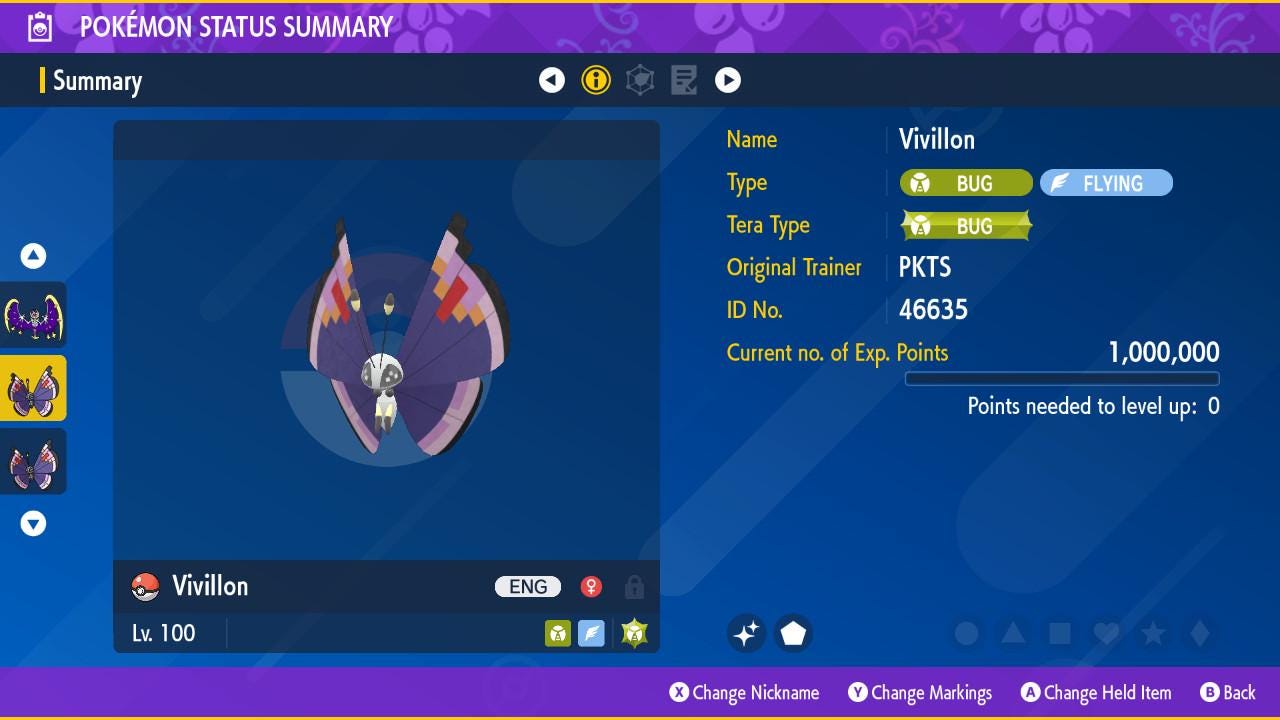The image size is (1280, 720).
Task: Toggle the circle marking
Action: click(x=966, y=633)
